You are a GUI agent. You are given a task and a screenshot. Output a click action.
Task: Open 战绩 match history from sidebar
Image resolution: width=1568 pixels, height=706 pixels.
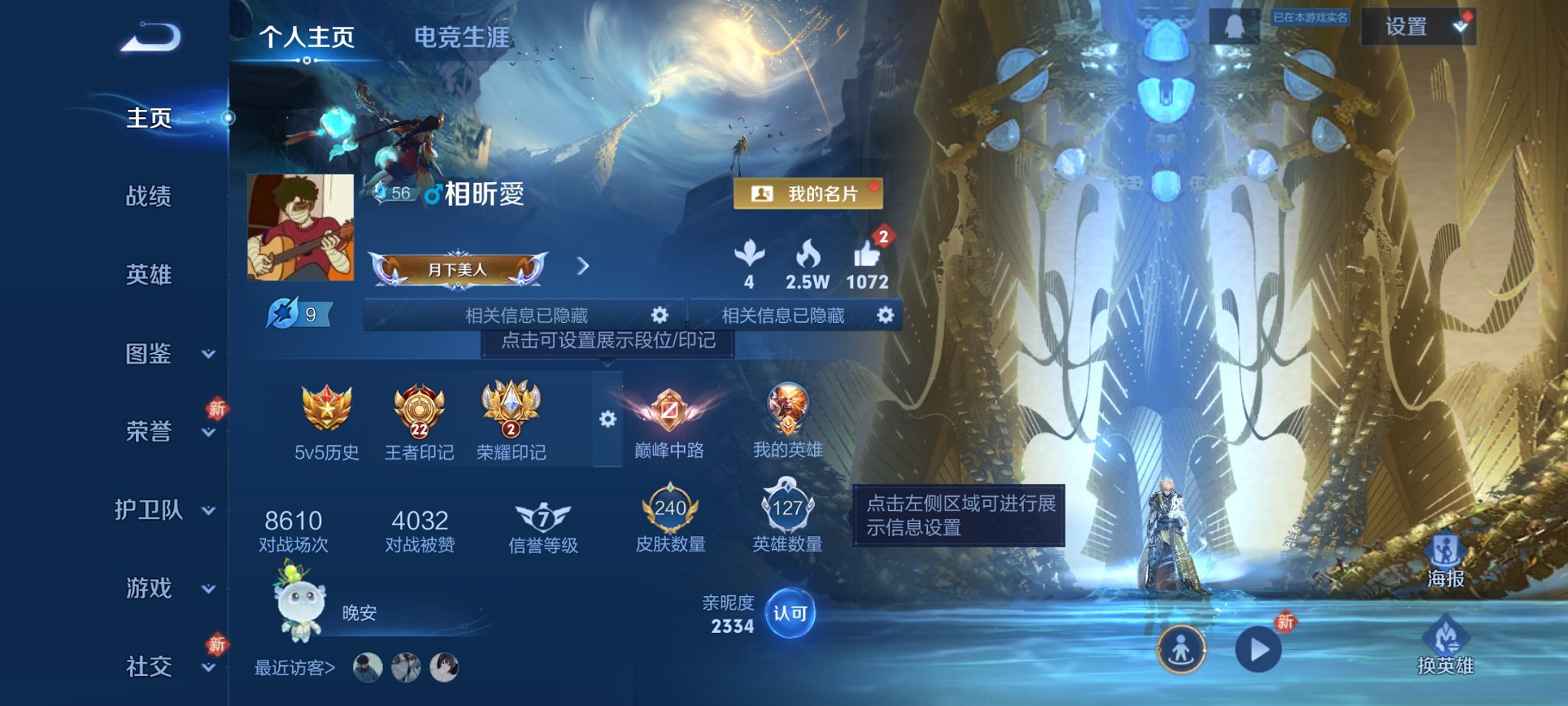click(x=148, y=198)
